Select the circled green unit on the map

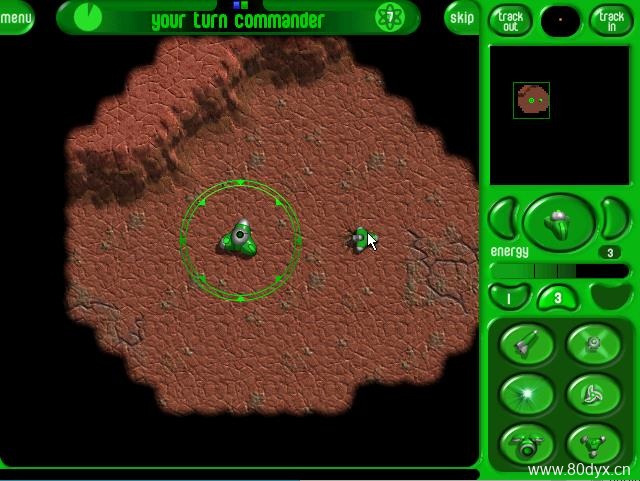240,238
